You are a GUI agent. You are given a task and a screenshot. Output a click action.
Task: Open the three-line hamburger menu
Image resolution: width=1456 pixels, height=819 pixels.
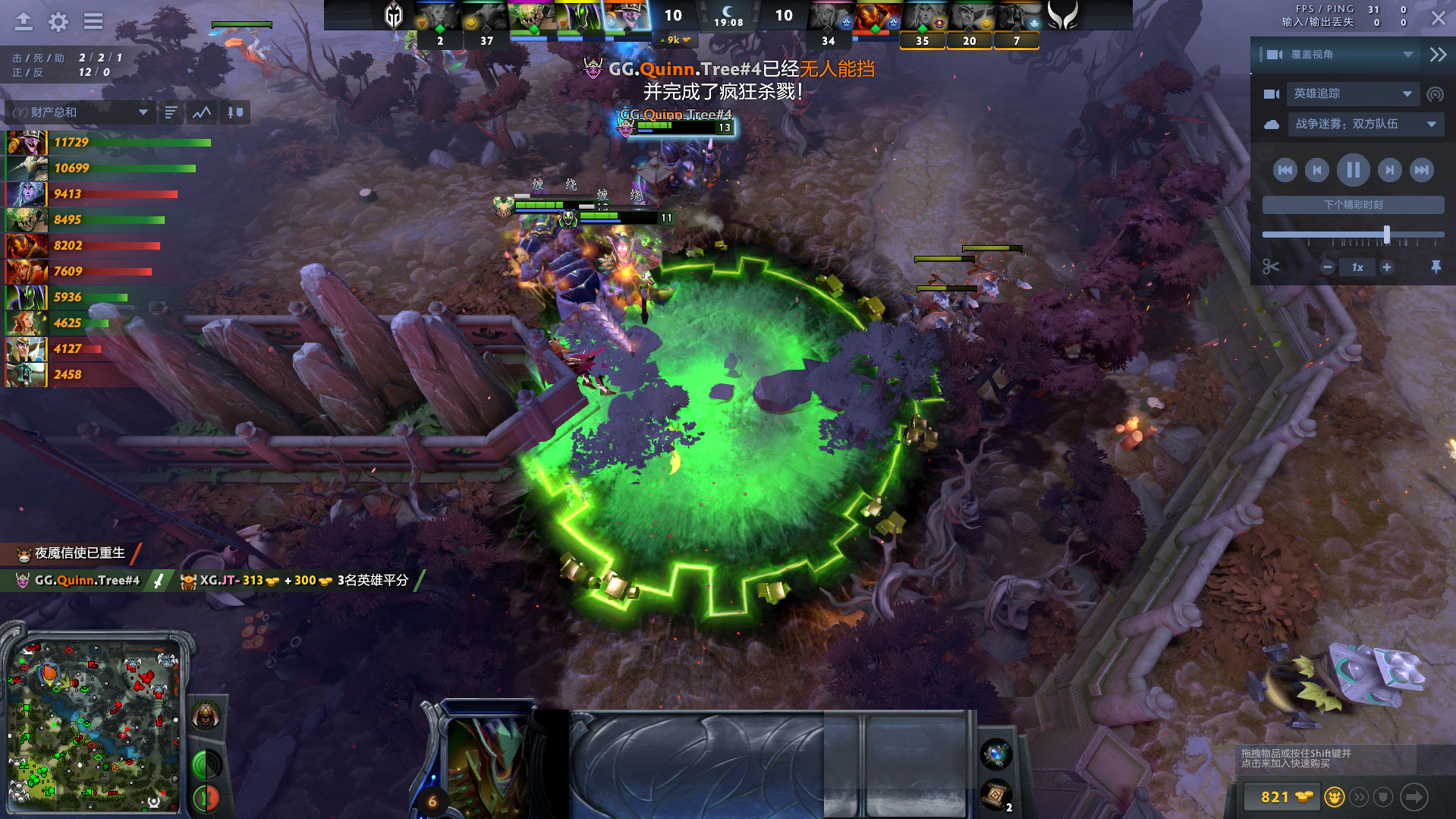pyautogui.click(x=93, y=21)
